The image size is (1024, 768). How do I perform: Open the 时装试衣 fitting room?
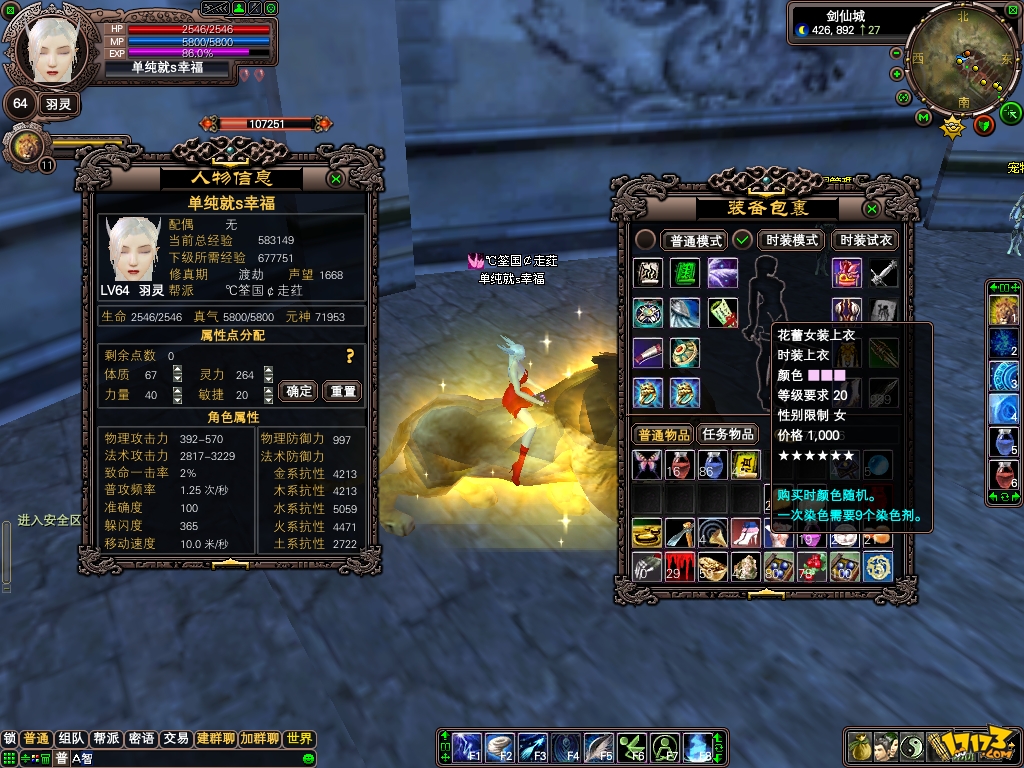coord(865,240)
